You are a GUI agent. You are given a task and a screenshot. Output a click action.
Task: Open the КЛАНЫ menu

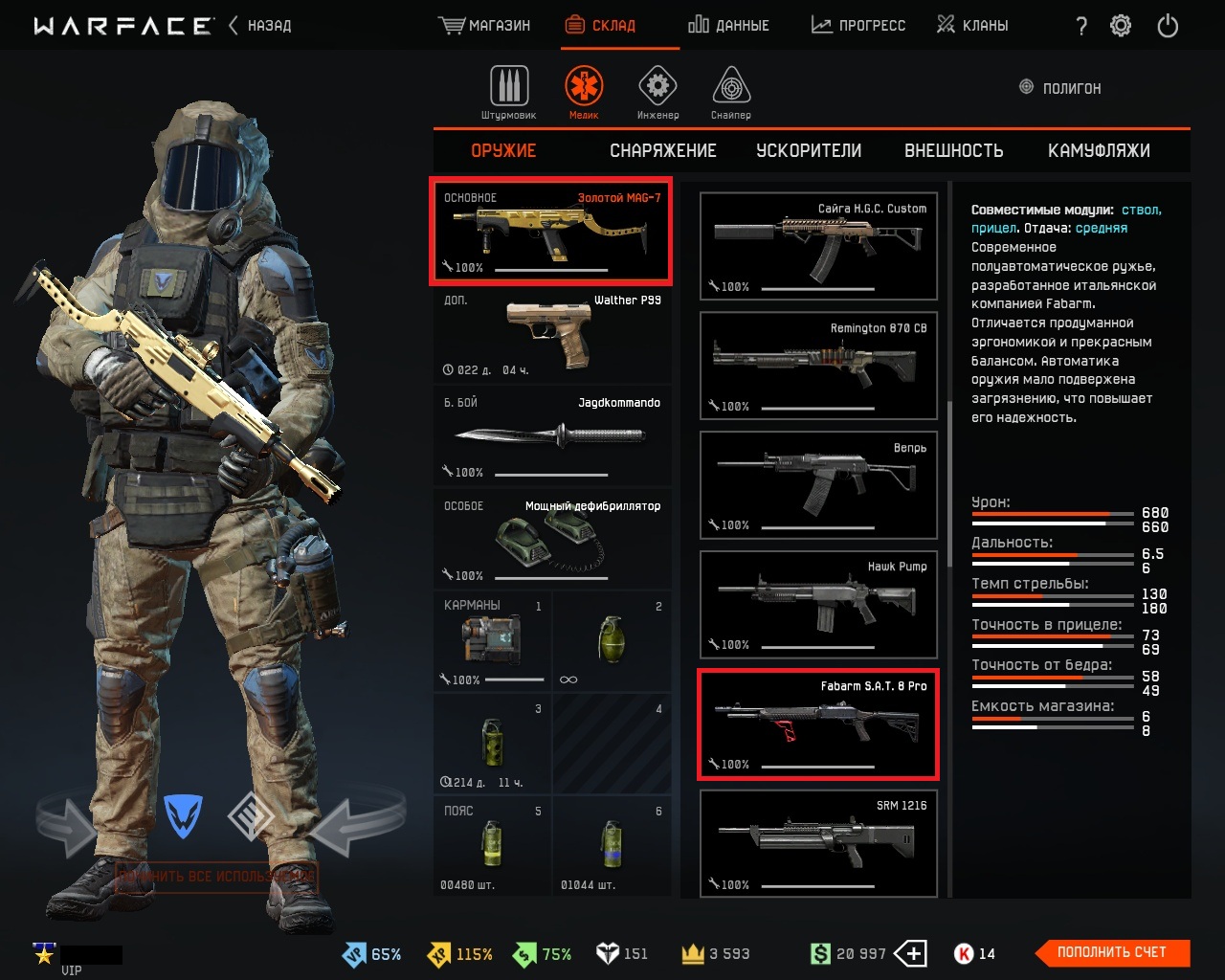click(x=972, y=26)
